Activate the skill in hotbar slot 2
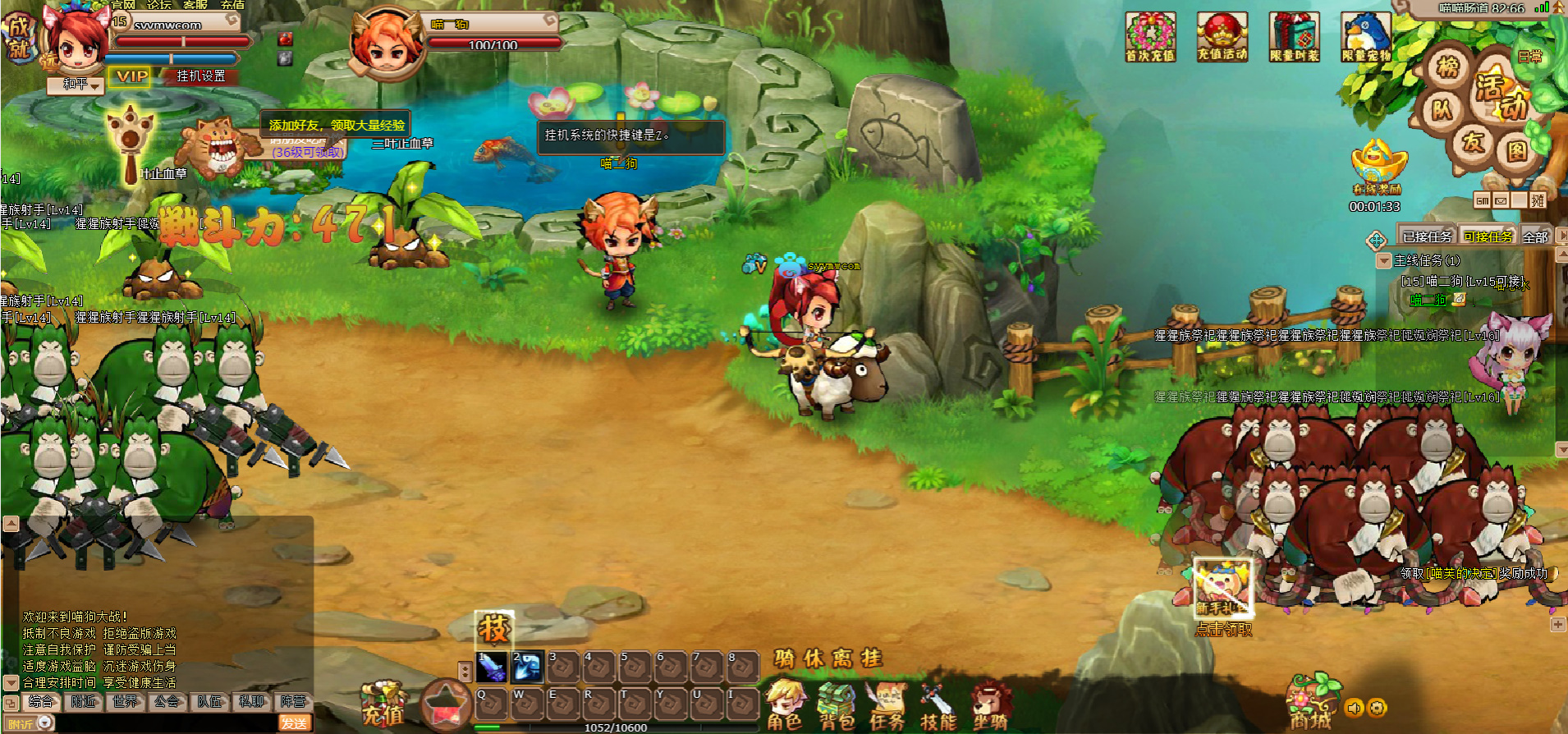Viewport: 1568px width, 734px height. 527,667
